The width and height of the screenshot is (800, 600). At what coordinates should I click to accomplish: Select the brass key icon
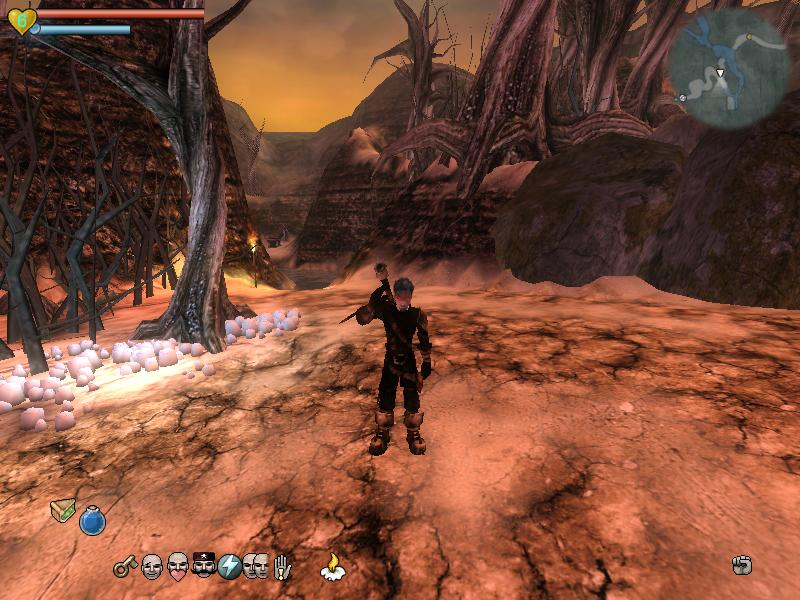coord(124,567)
